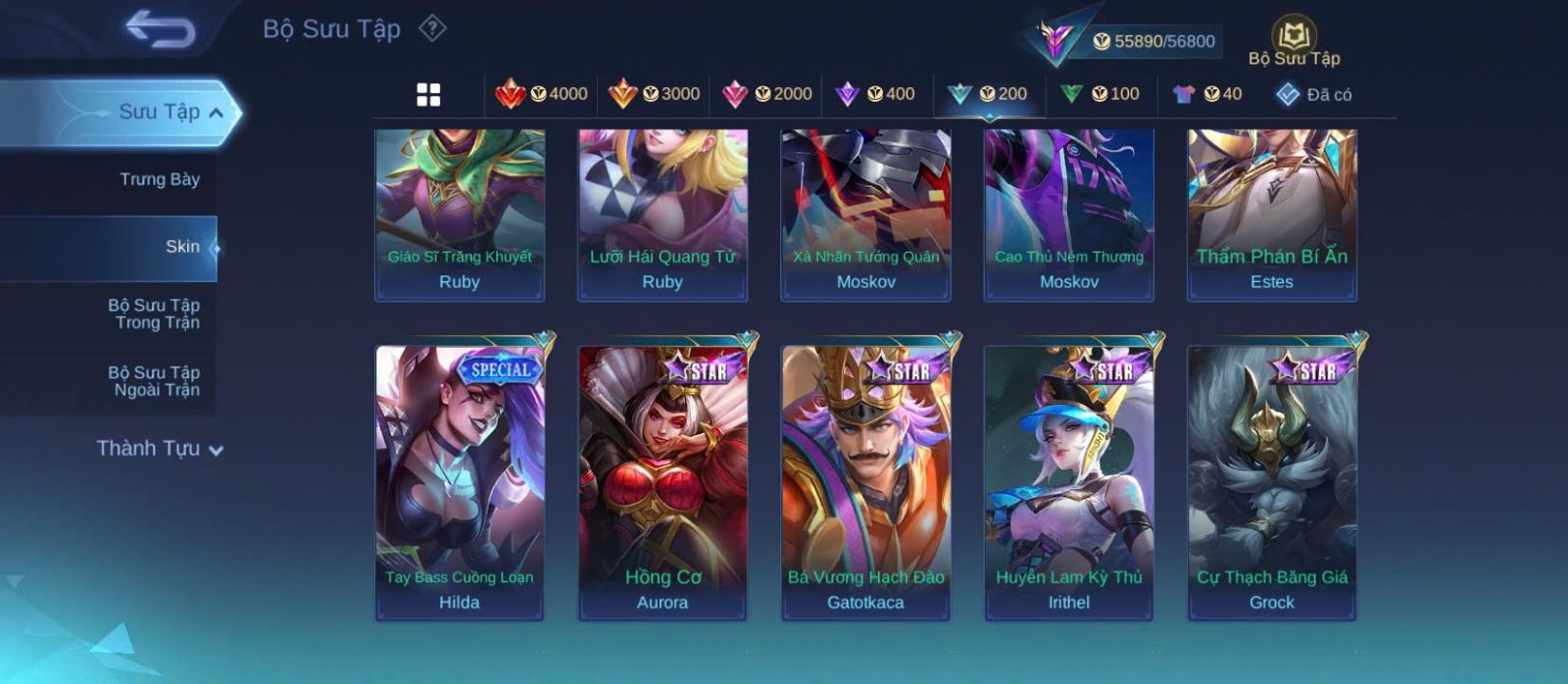This screenshot has height=684, width=1568.
Task: Expand the Thành Tựu section
Action: [x=159, y=449]
